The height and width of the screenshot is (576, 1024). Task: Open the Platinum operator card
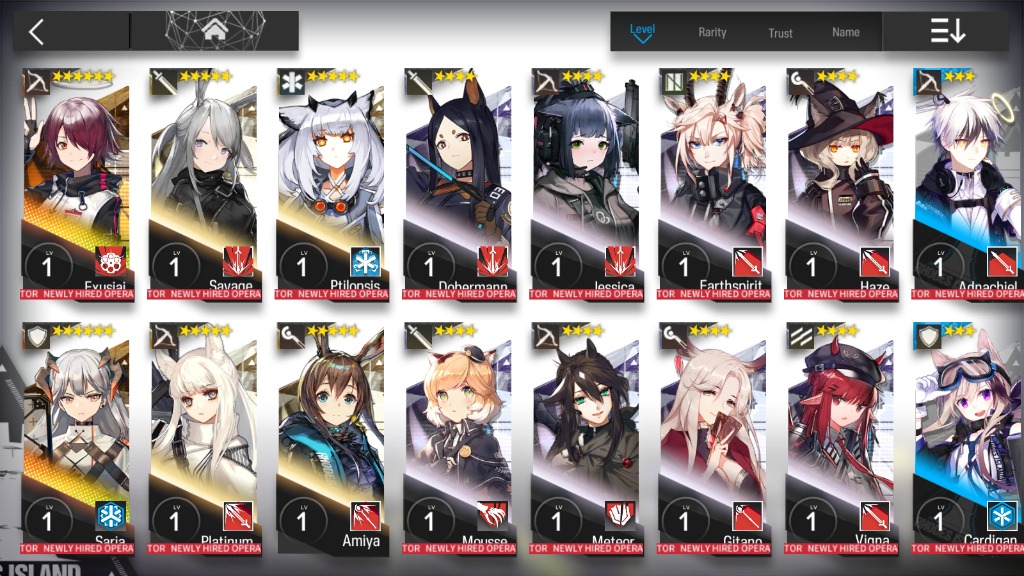(203, 435)
